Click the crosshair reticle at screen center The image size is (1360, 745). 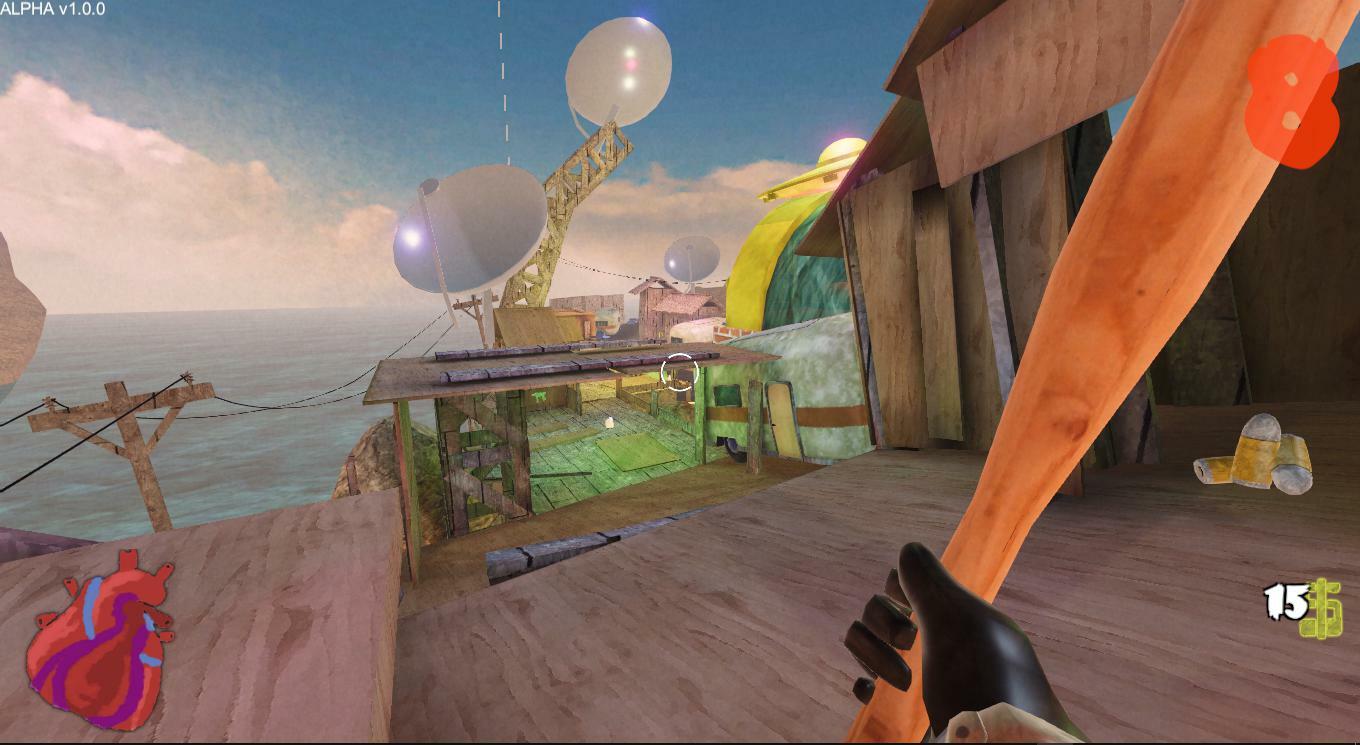[x=679, y=371]
